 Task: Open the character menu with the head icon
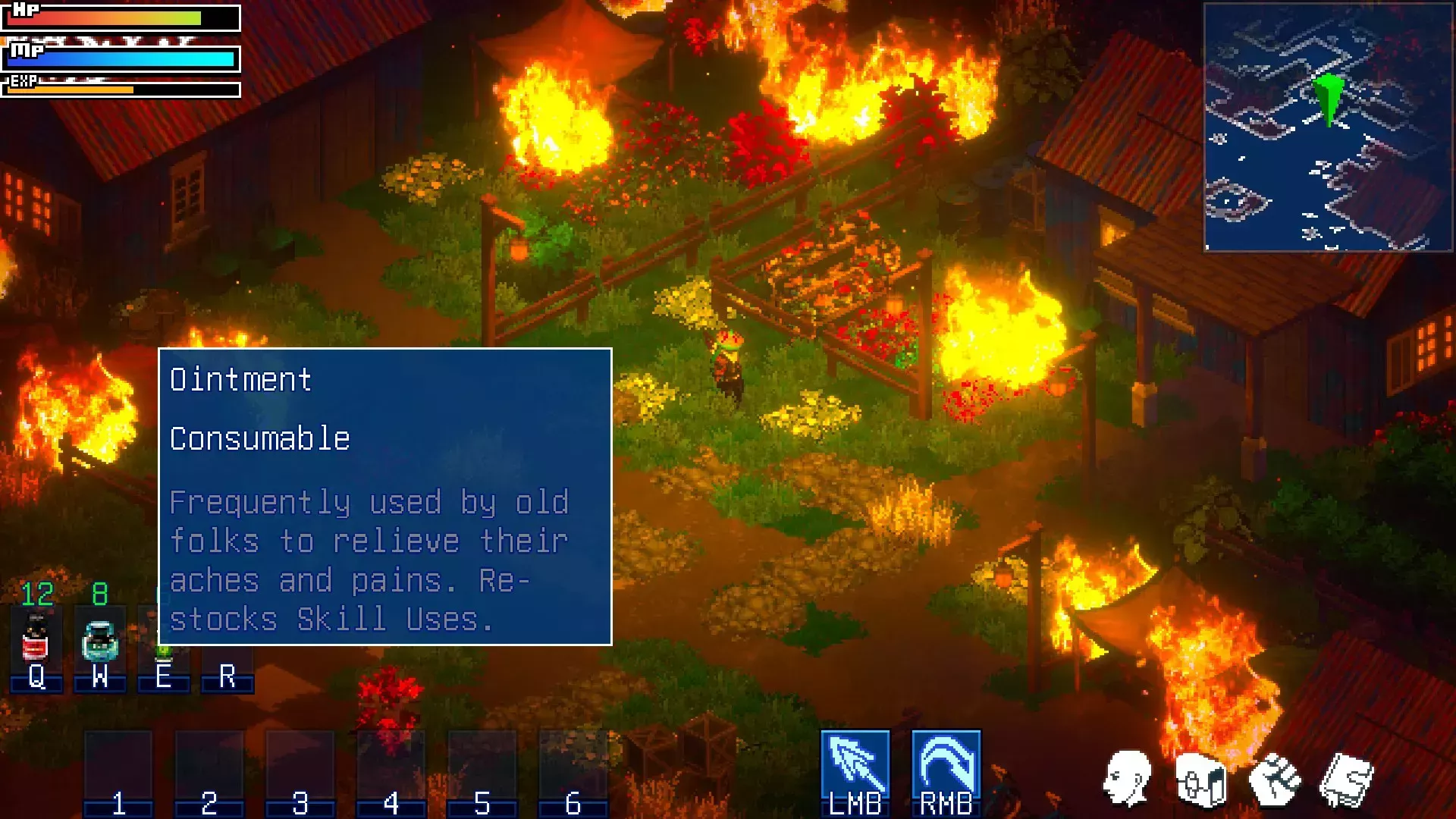point(1127,778)
